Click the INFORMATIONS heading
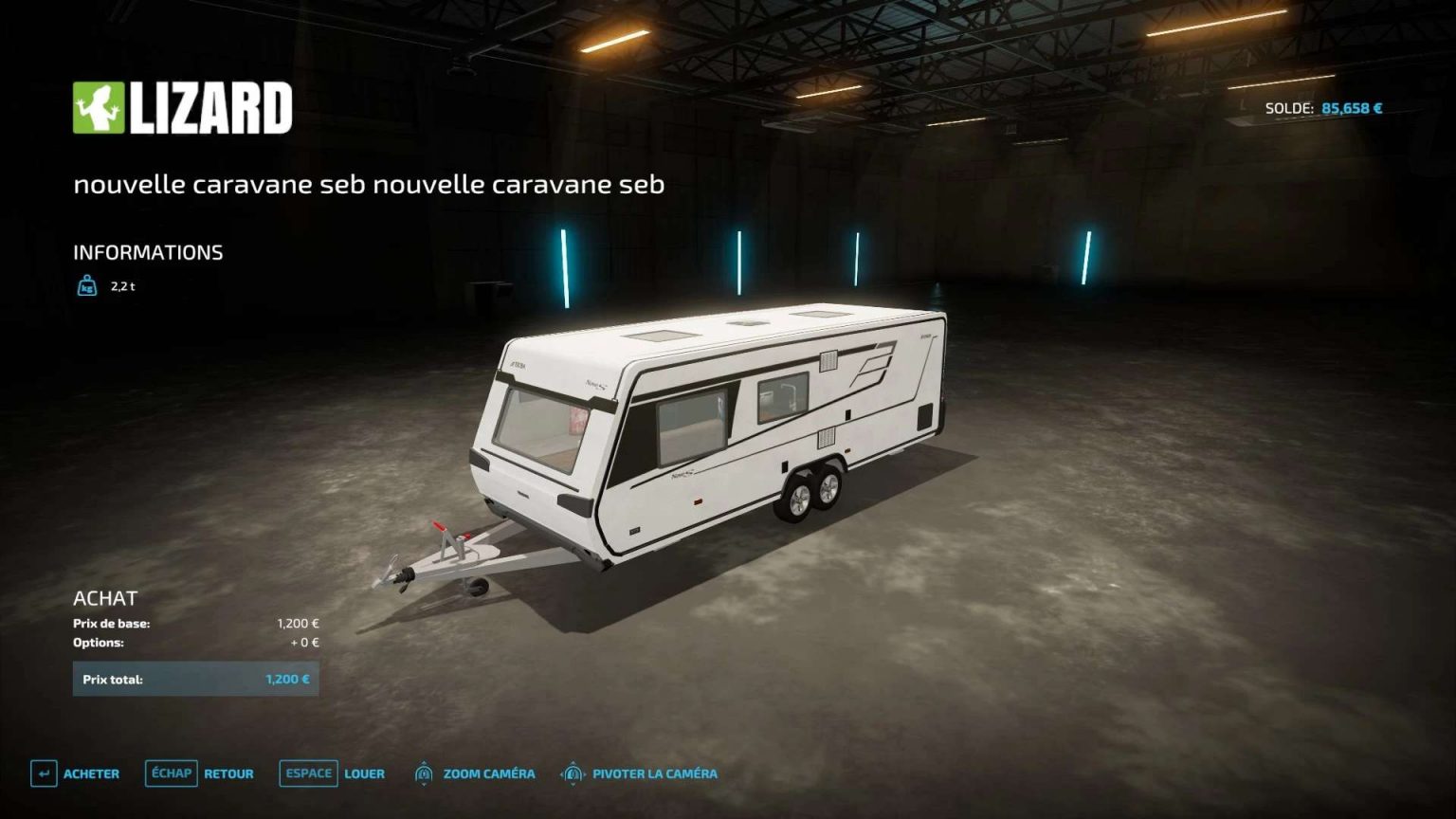1456x819 pixels. (x=149, y=252)
